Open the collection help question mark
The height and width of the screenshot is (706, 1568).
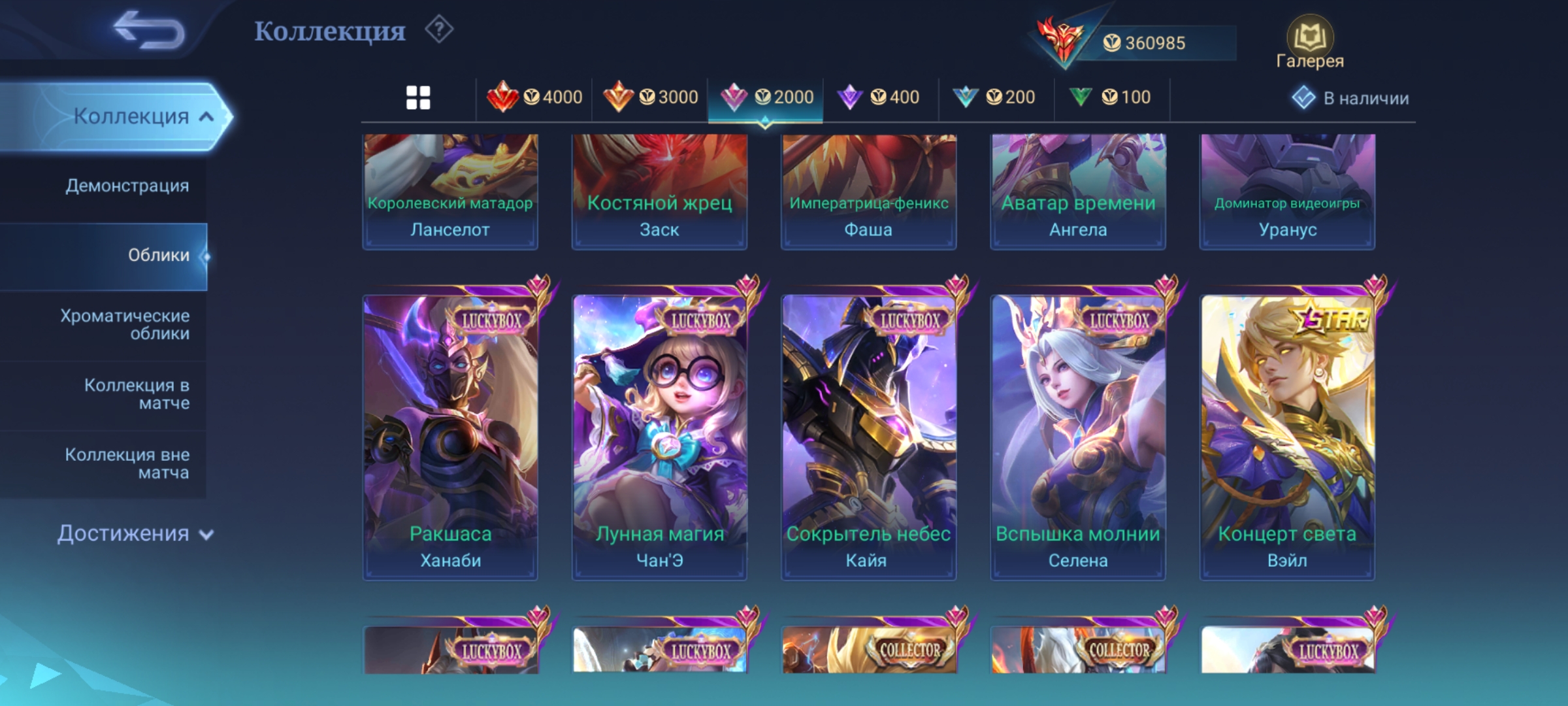(439, 30)
